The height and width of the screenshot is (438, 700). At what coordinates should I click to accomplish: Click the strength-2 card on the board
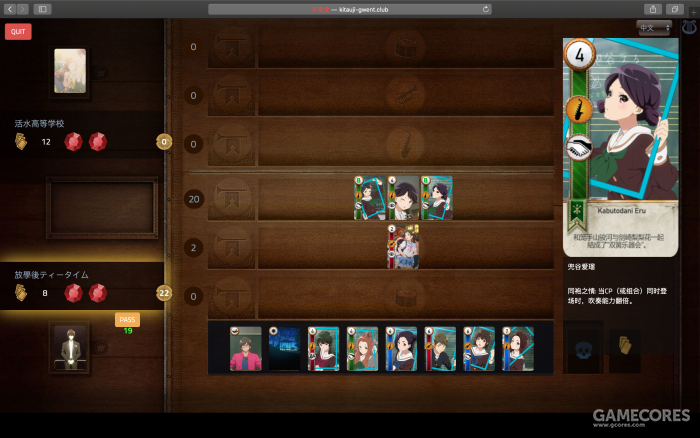(x=403, y=246)
